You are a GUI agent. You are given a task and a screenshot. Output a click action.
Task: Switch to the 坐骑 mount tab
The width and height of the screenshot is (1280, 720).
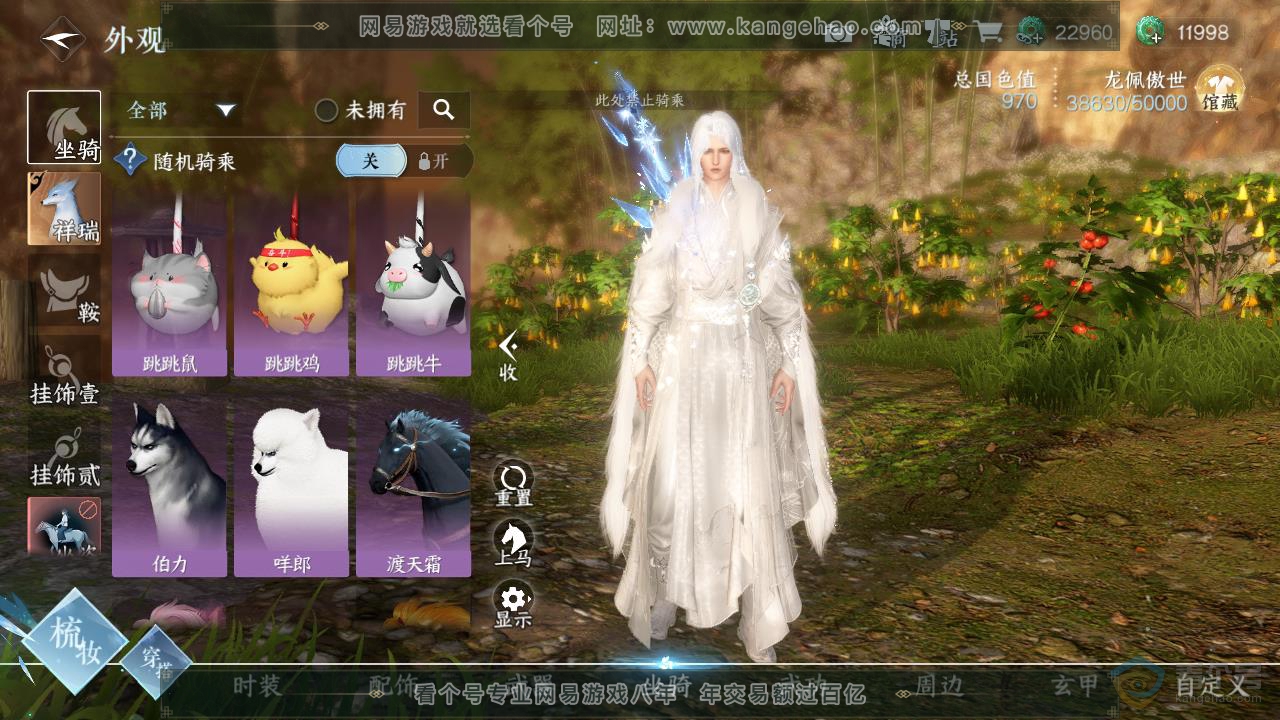tap(64, 128)
